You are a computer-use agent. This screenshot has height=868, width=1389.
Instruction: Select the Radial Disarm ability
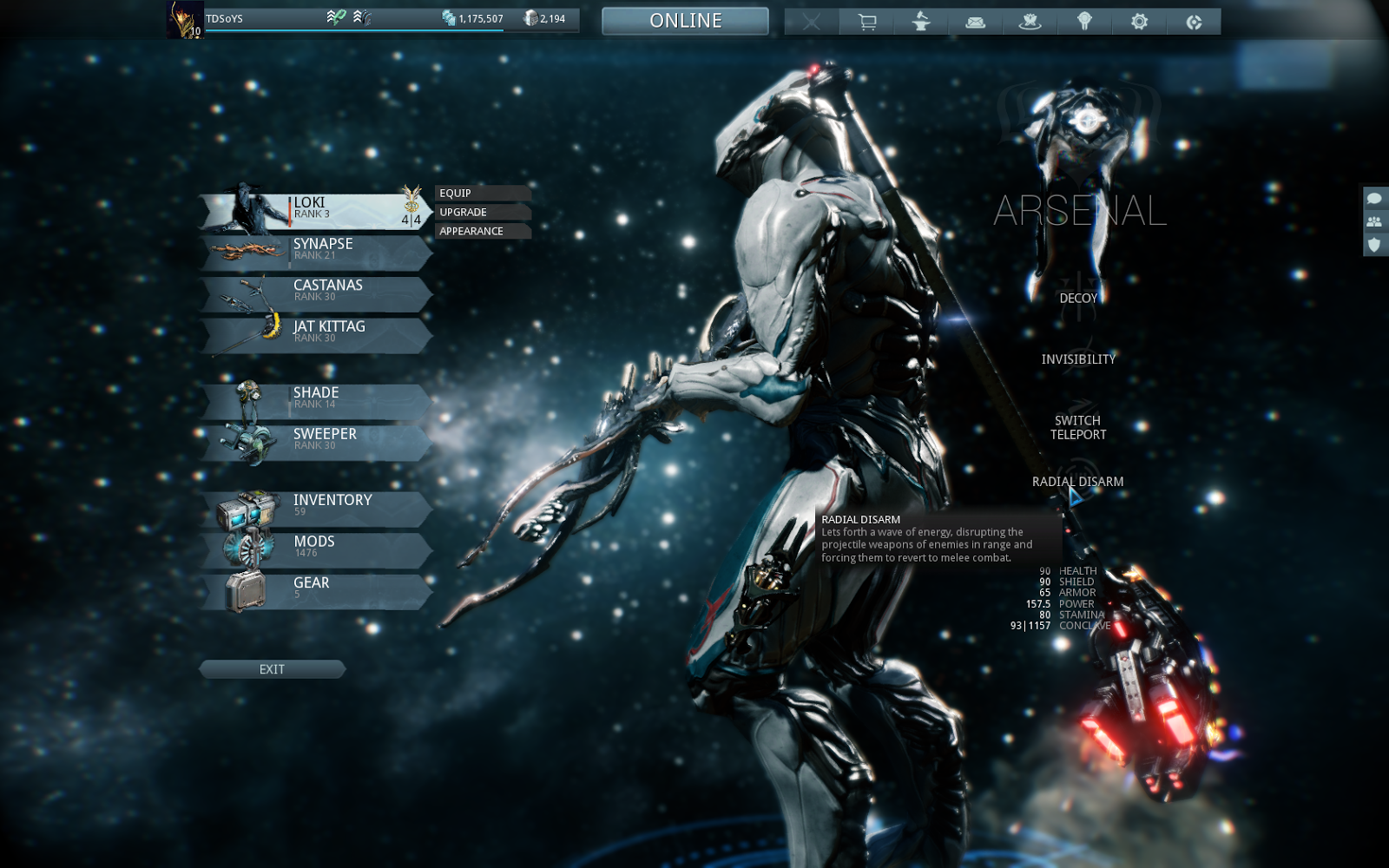coord(1077,480)
